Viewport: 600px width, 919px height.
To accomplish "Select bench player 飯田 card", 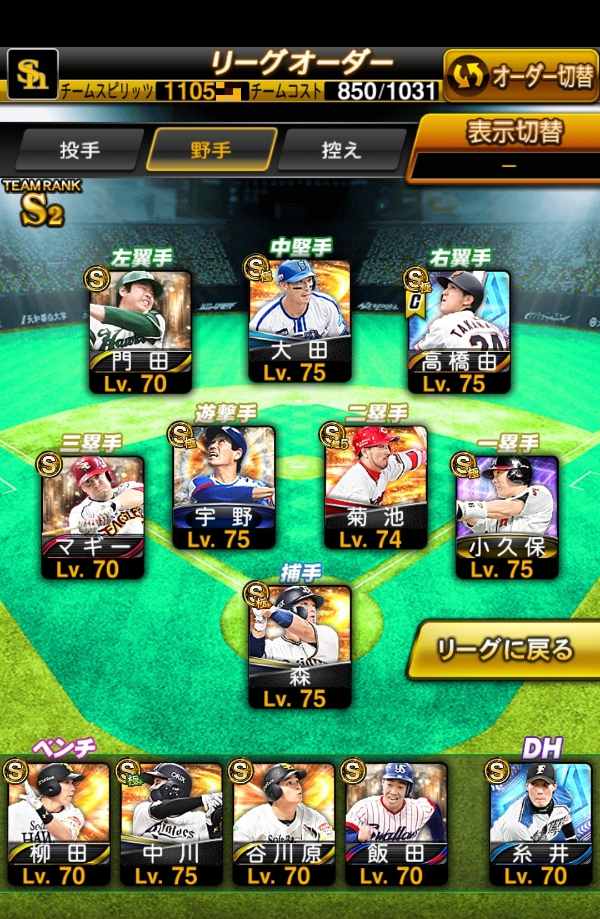I will click(x=396, y=823).
